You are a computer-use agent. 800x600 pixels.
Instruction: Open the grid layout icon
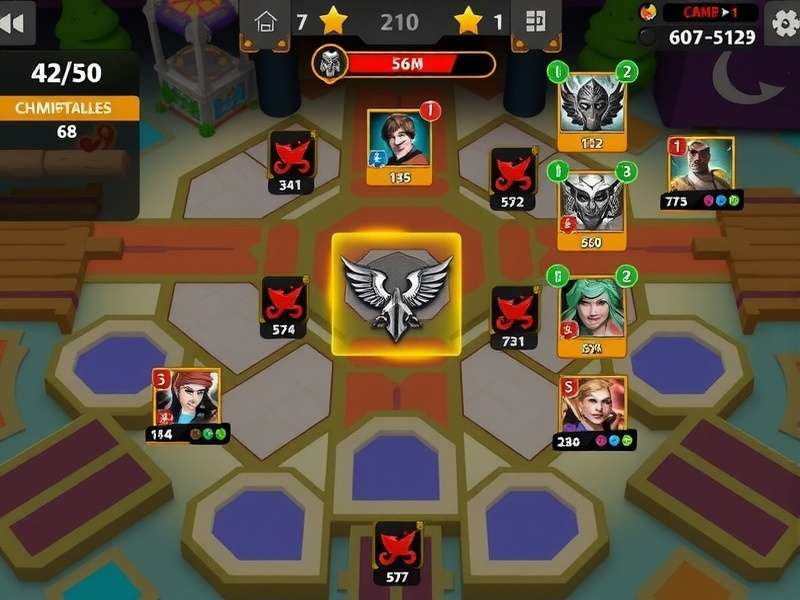tap(535, 21)
